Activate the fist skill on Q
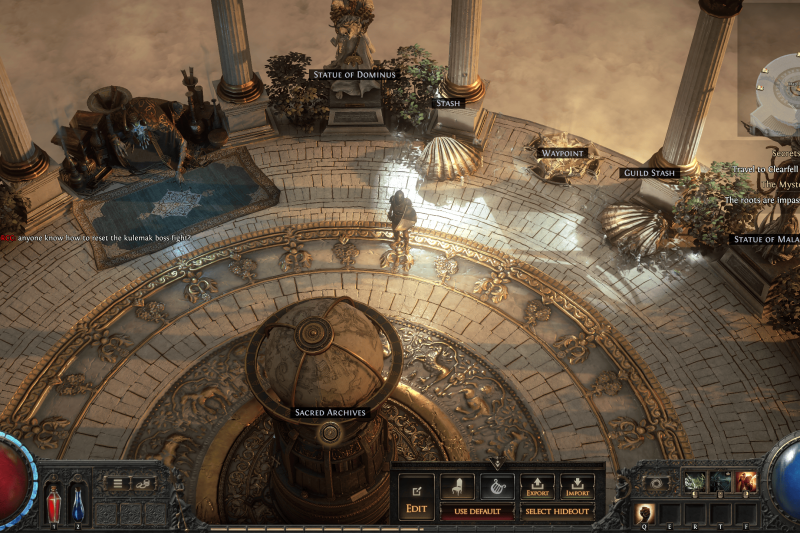 click(645, 514)
